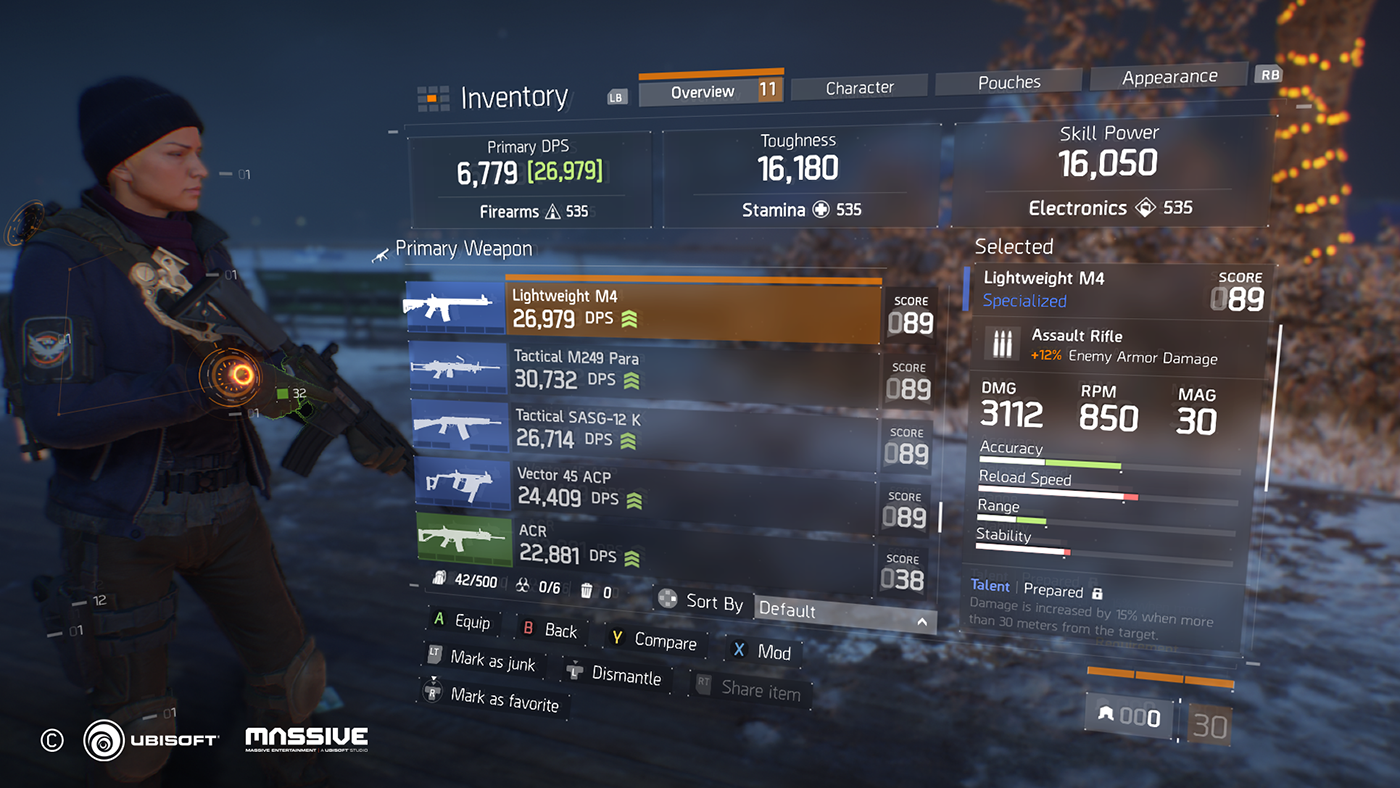Viewport: 1400px width, 788px height.
Task: Compare the selected weapon
Action: coord(656,641)
